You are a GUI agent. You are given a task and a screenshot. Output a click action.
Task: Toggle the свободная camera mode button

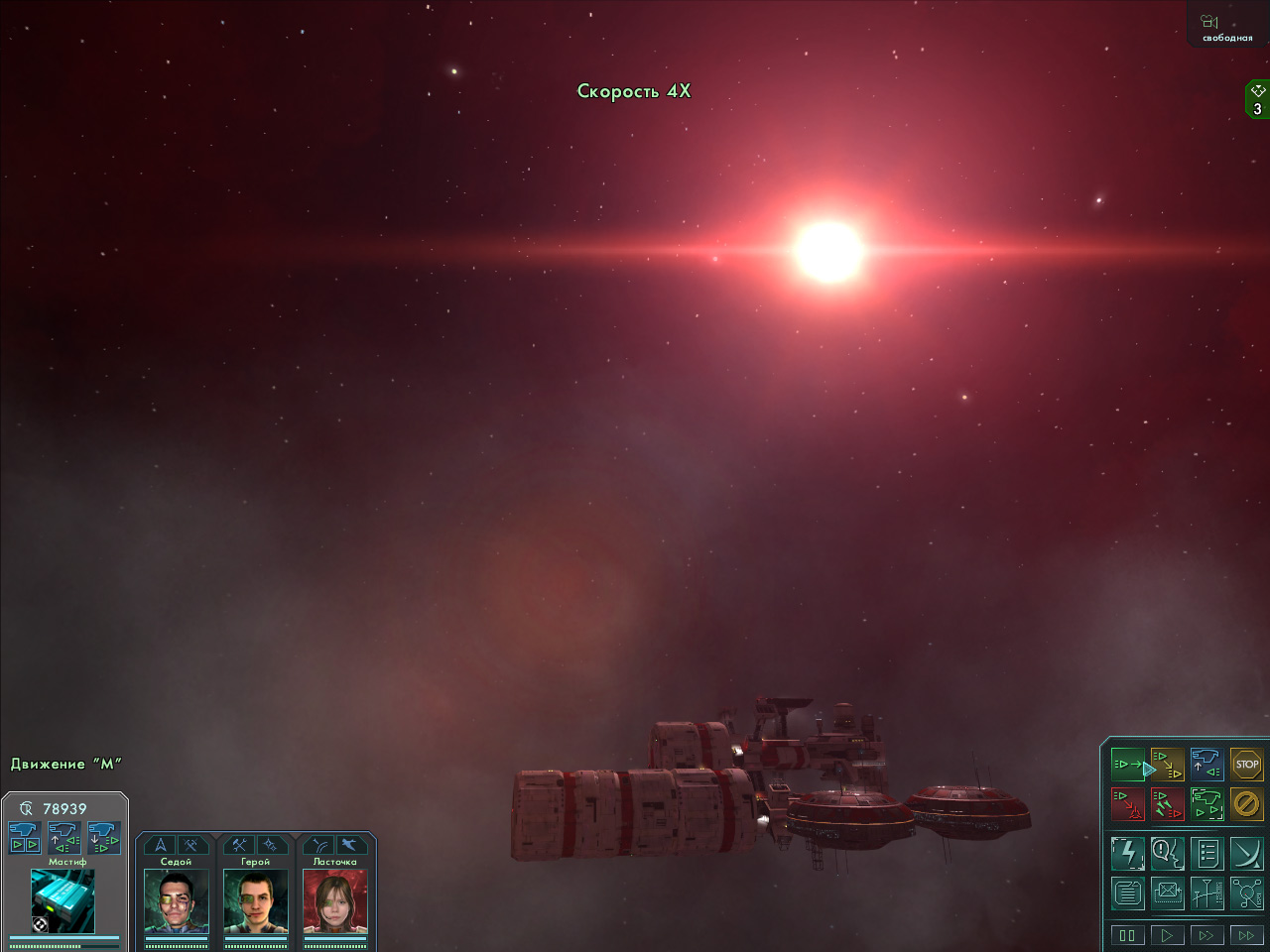coord(1226,26)
